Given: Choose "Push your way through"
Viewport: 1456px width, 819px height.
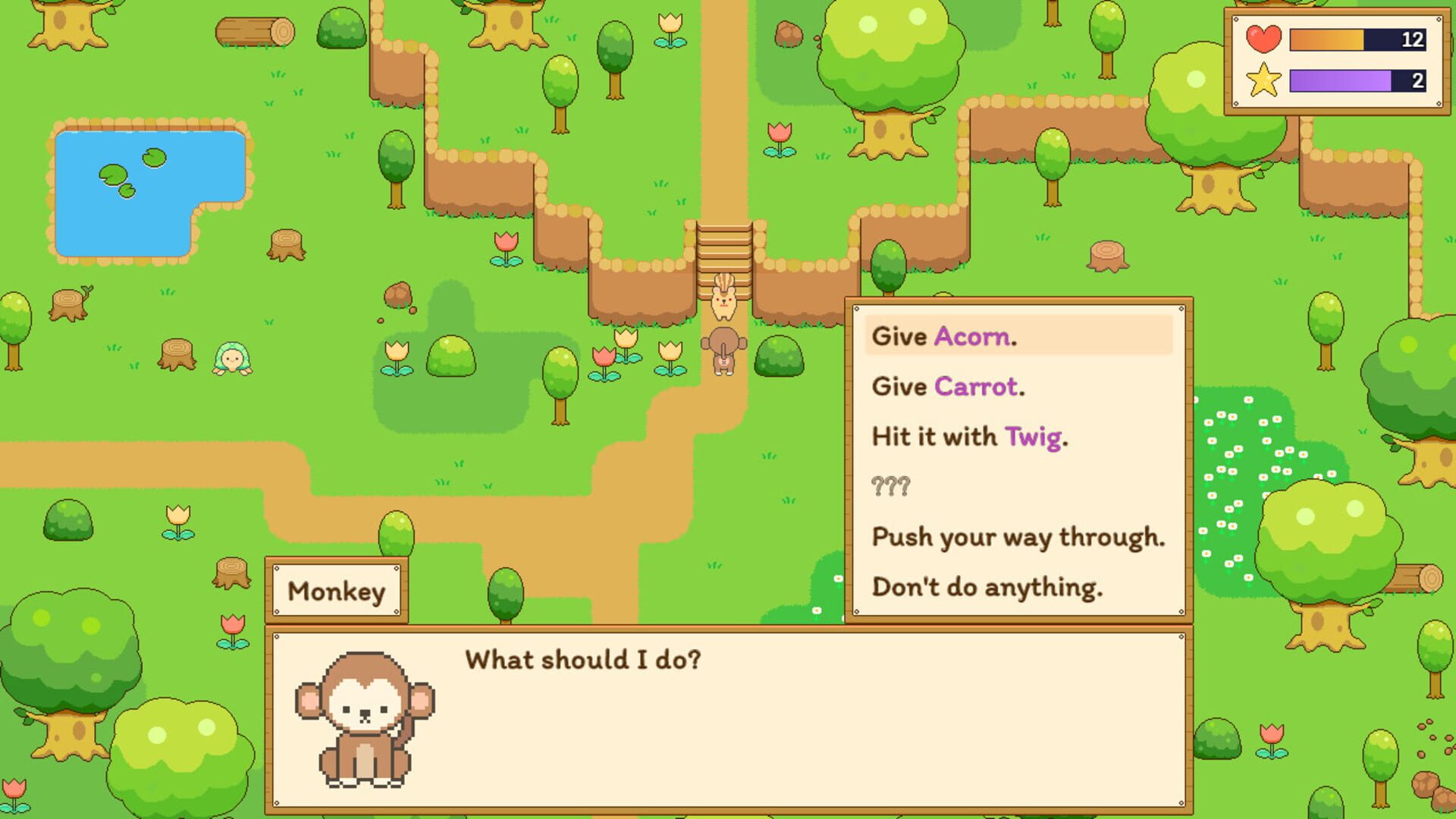Looking at the screenshot, I should [x=1018, y=538].
